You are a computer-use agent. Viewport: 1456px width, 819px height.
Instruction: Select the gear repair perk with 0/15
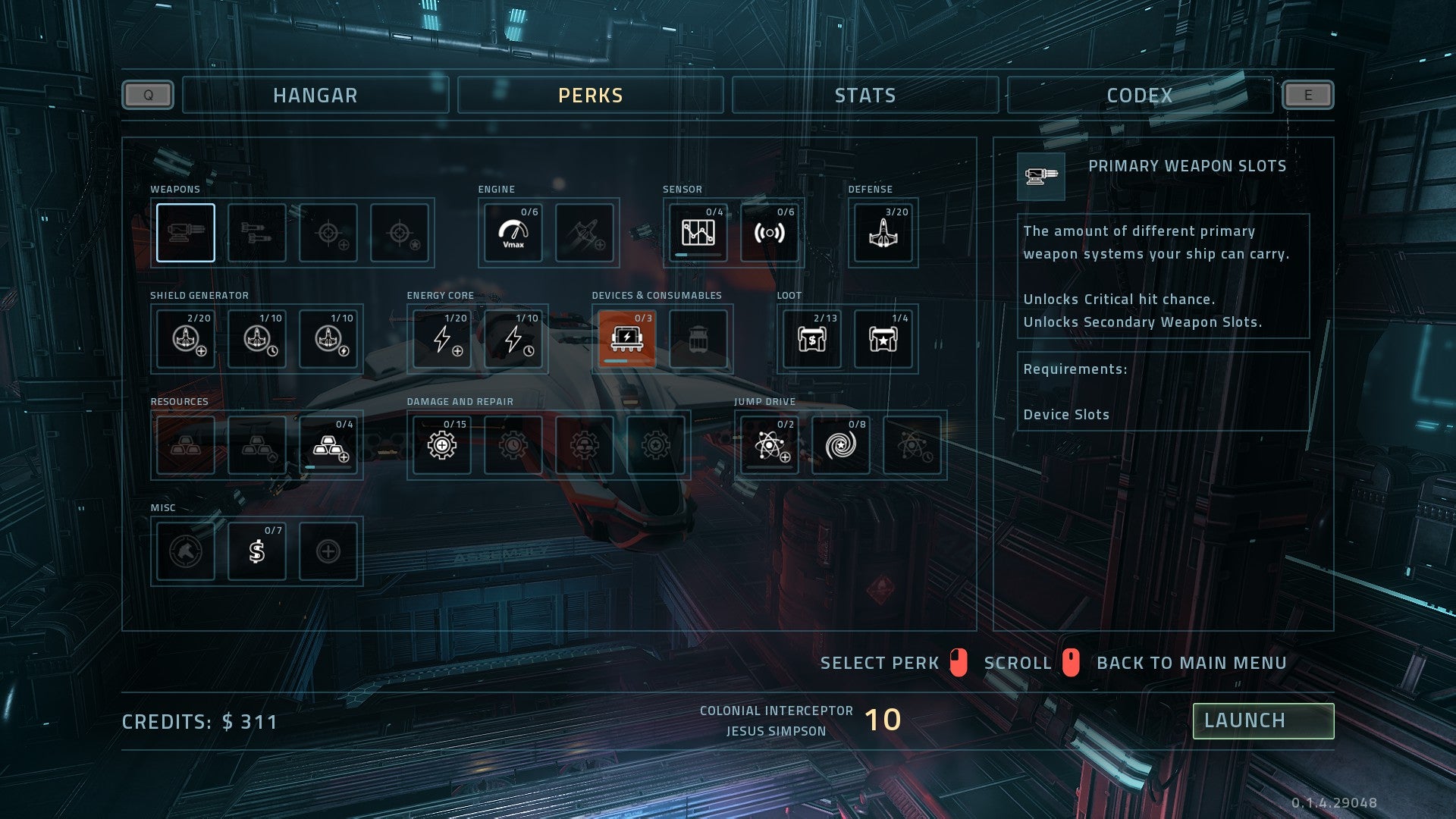441,445
